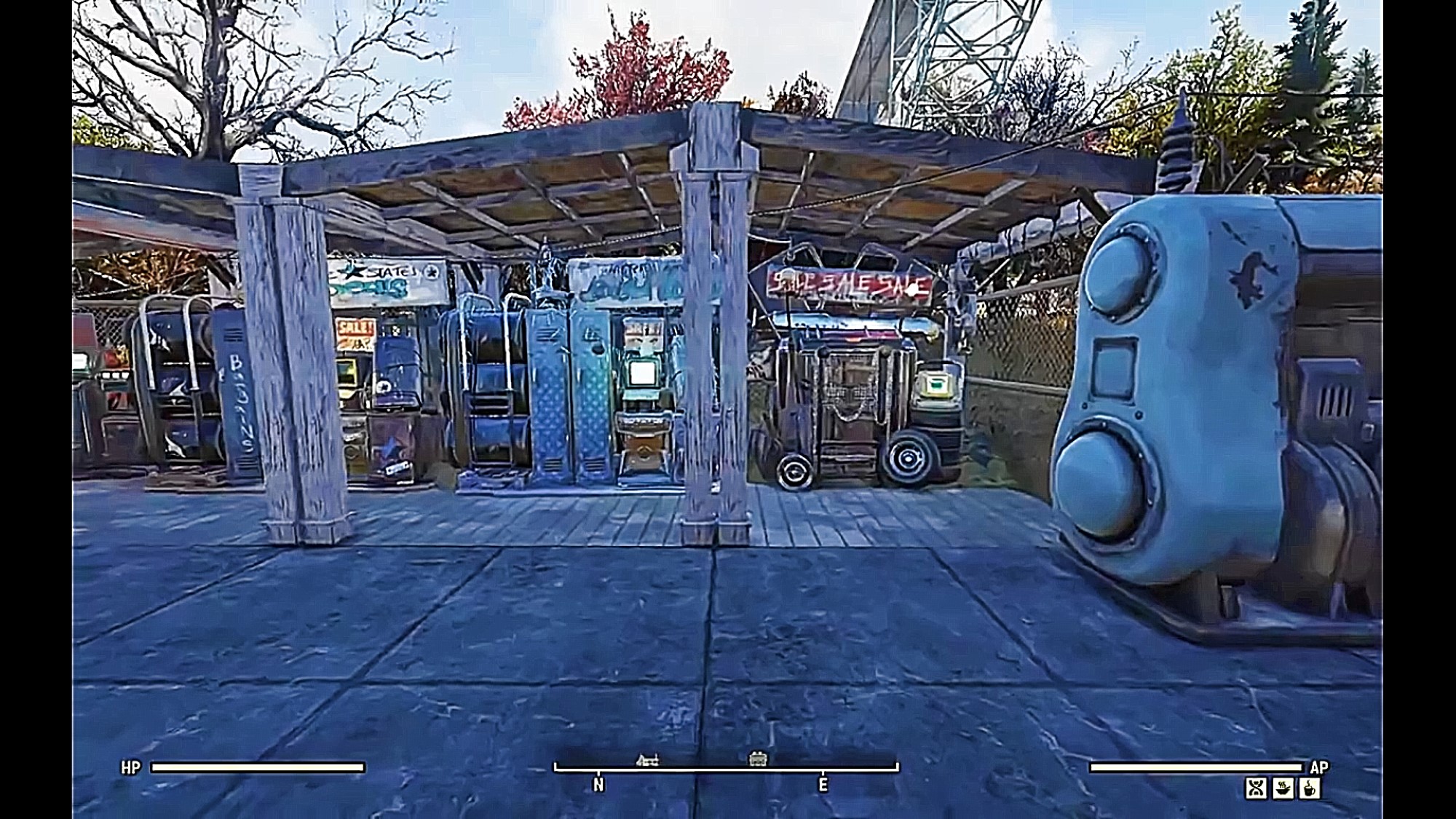1456x819 pixels.
Task: Click the steaming mug status icon
Action: (x=1310, y=788)
